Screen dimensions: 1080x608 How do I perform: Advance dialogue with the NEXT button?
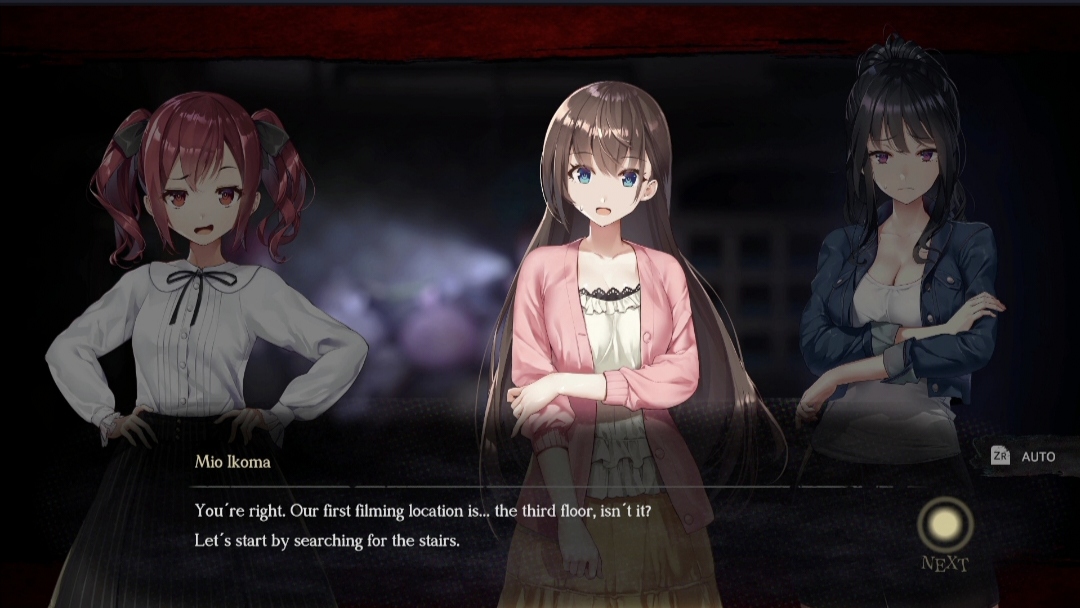point(945,525)
